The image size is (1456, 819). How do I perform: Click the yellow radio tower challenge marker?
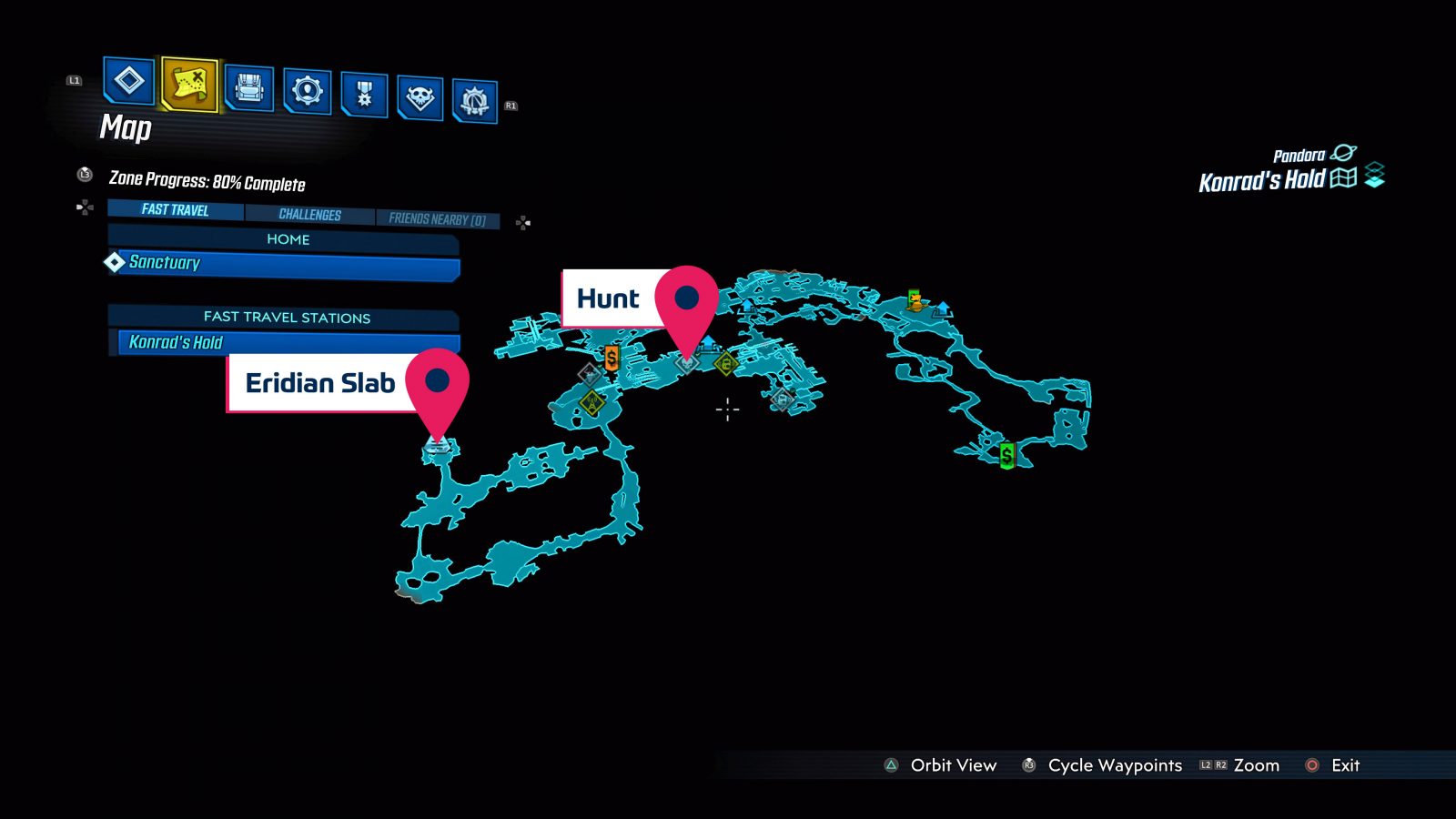point(592,401)
